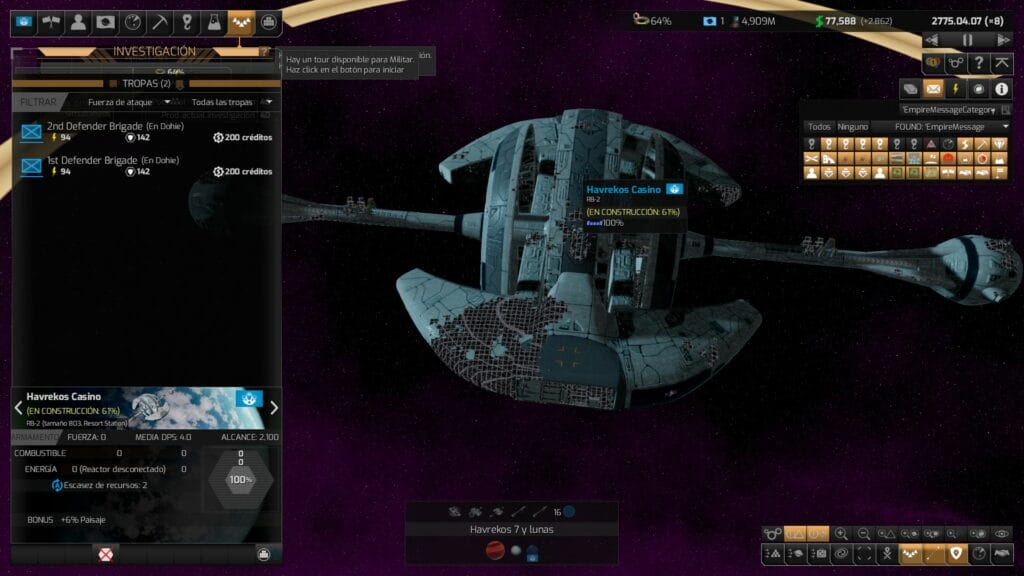Go to the next item with right arrow

274,407
